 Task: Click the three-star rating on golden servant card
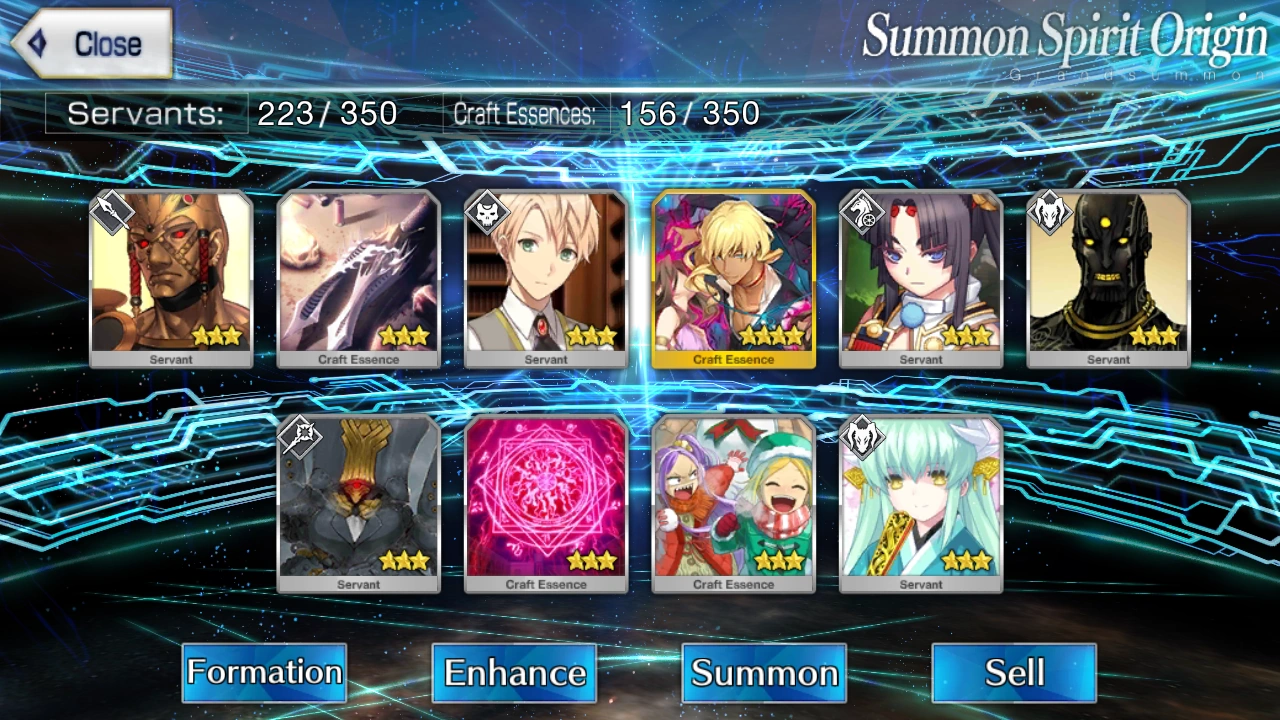[x=216, y=337]
